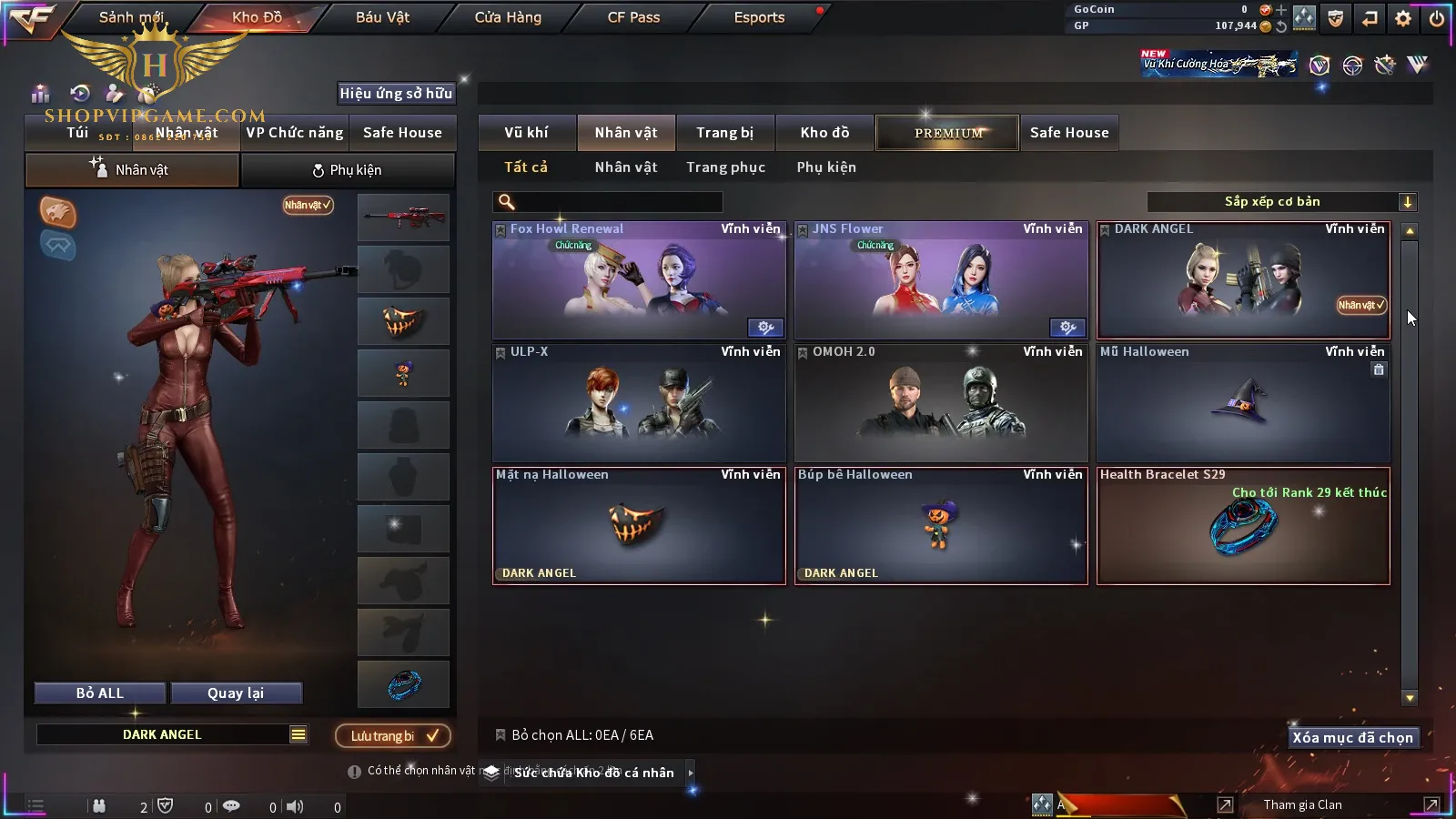The height and width of the screenshot is (819, 1456).
Task: Save loadout with Lưu trang bị
Action: point(393,736)
